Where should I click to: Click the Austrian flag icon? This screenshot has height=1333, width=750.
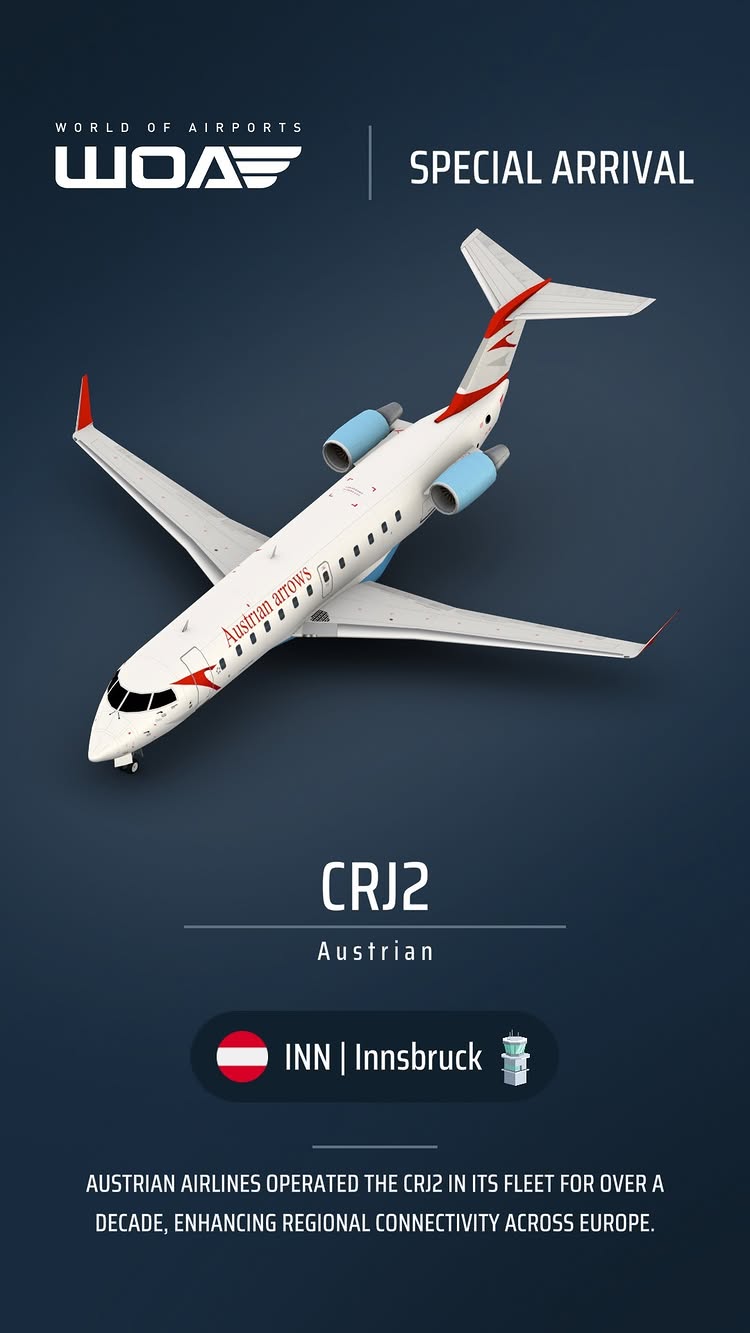[x=242, y=1057]
